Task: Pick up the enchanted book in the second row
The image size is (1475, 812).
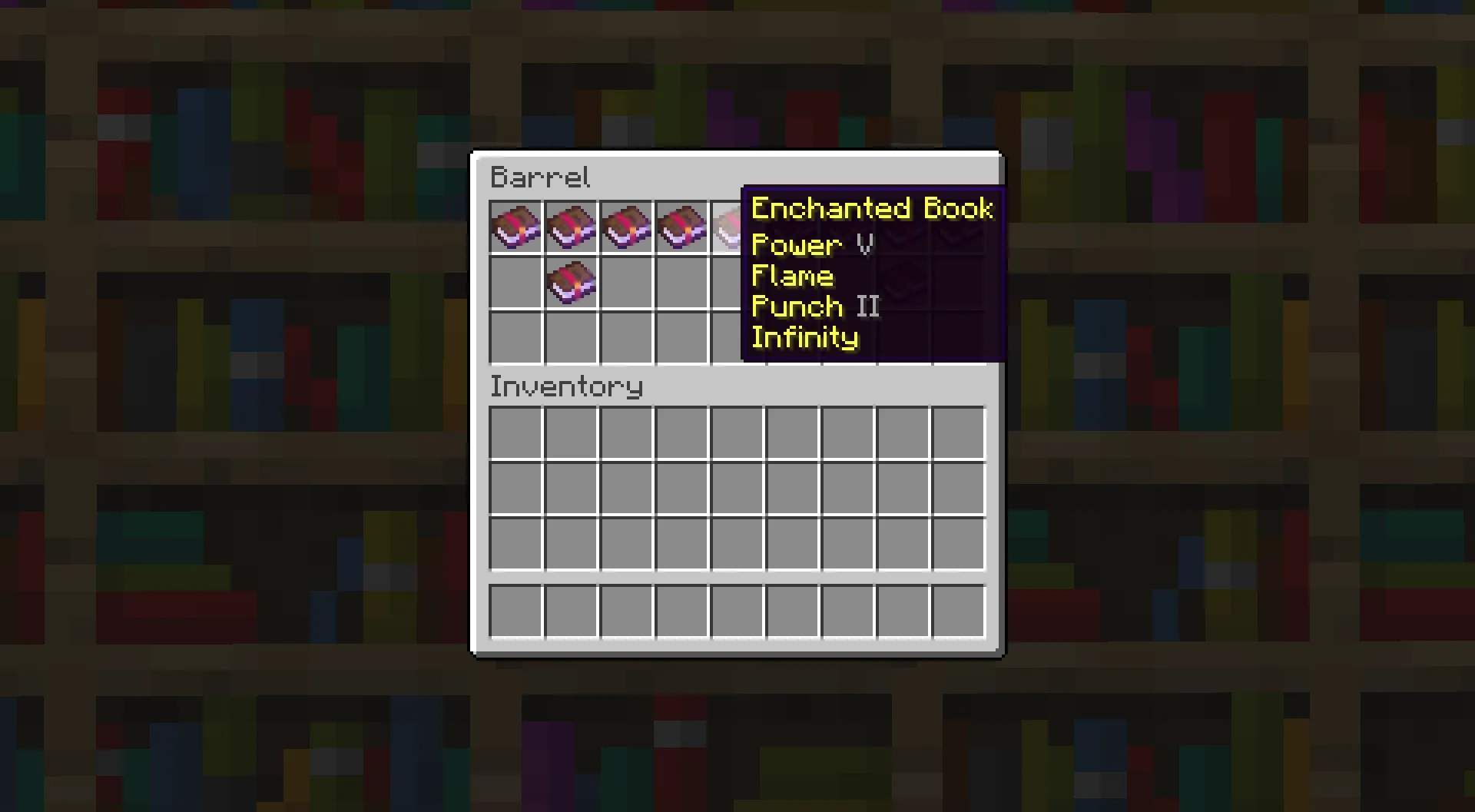Action: 571,283
